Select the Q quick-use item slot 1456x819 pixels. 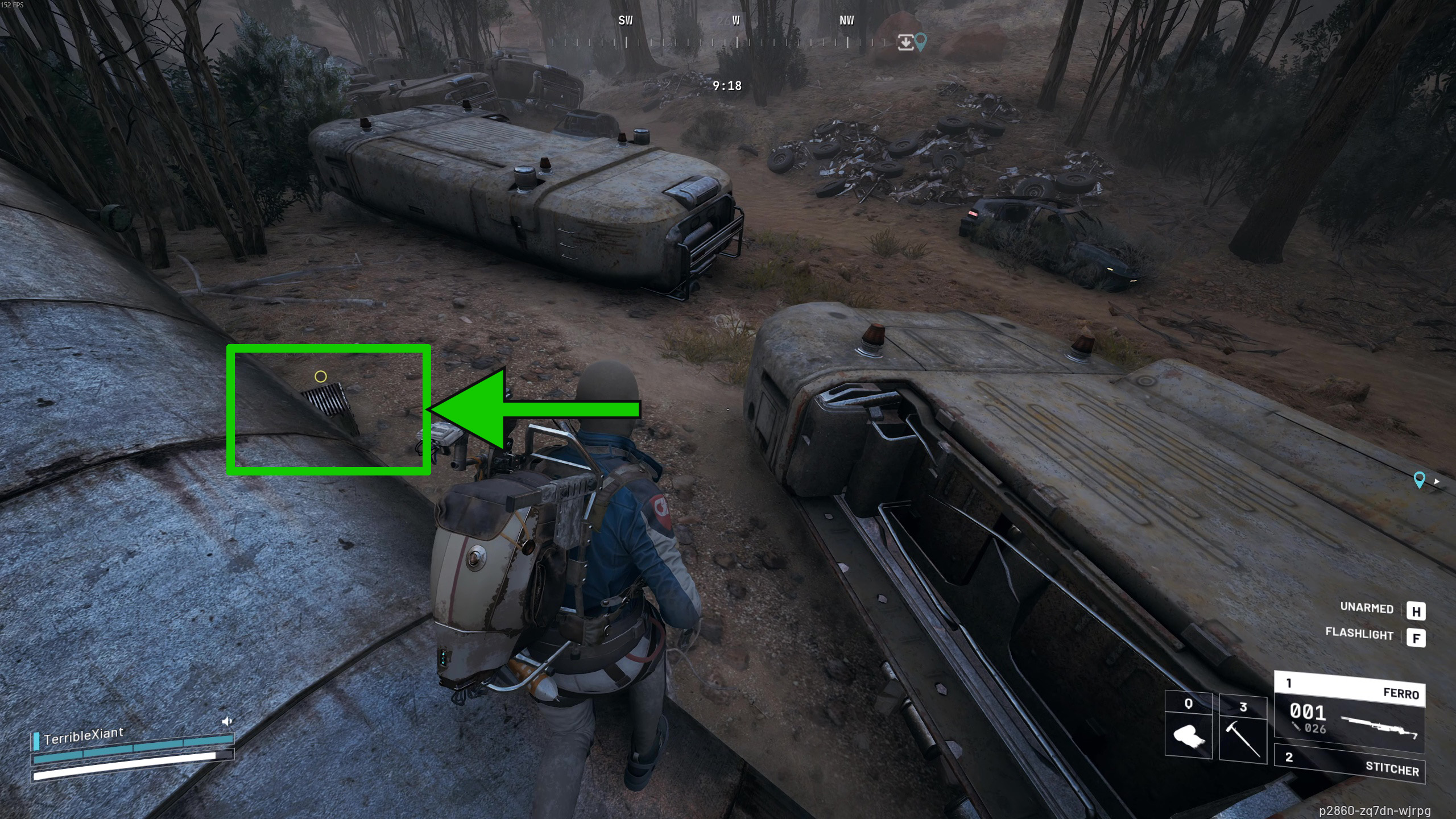point(1188,726)
